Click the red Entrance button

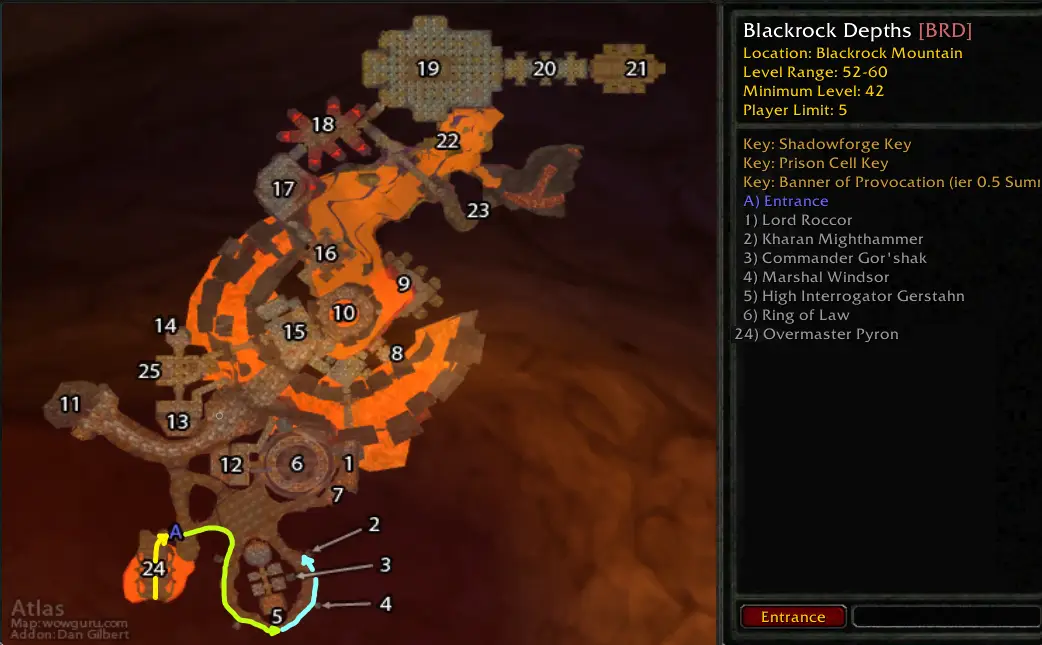793,617
